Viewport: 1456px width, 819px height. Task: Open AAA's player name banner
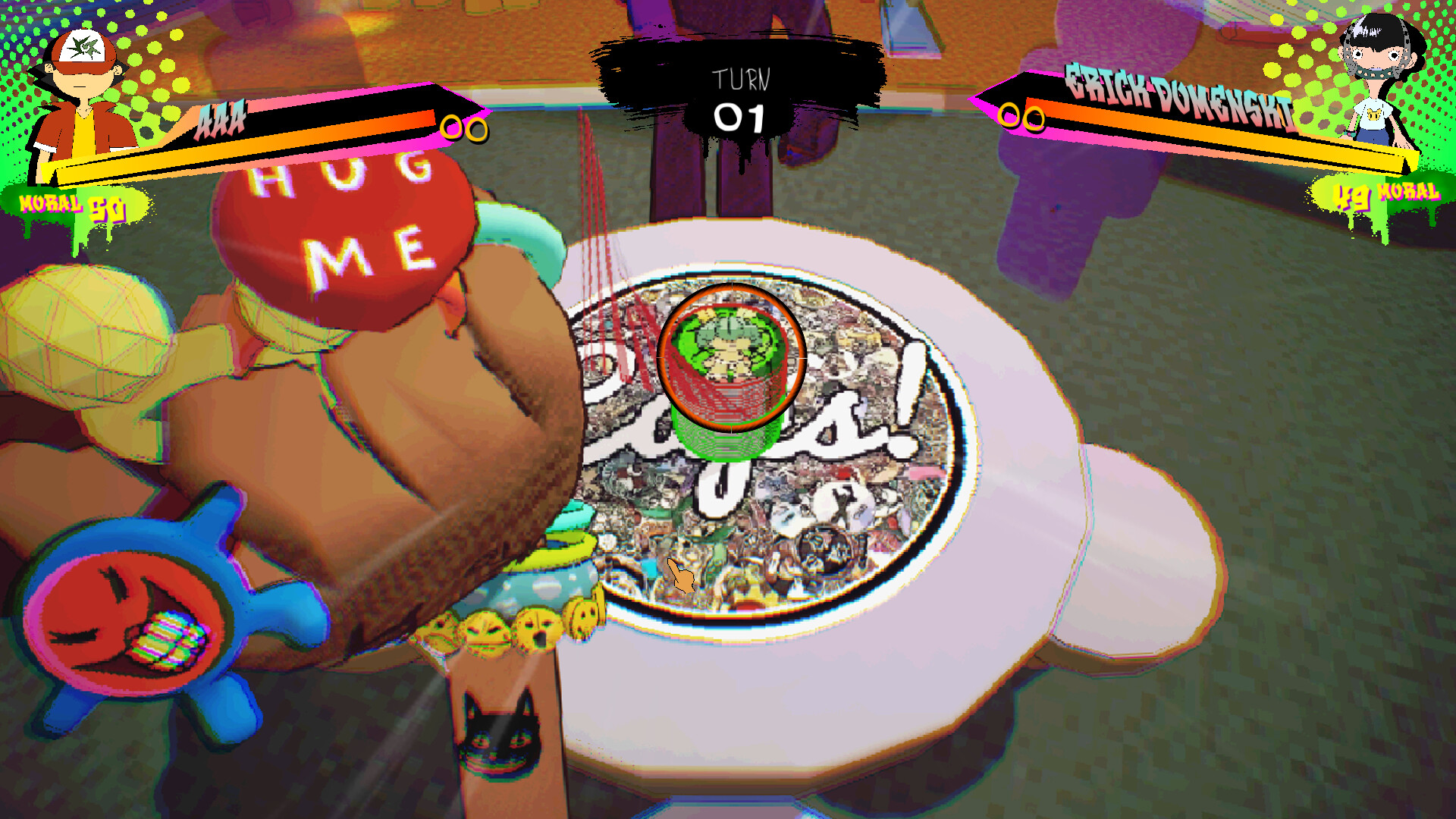click(x=220, y=118)
